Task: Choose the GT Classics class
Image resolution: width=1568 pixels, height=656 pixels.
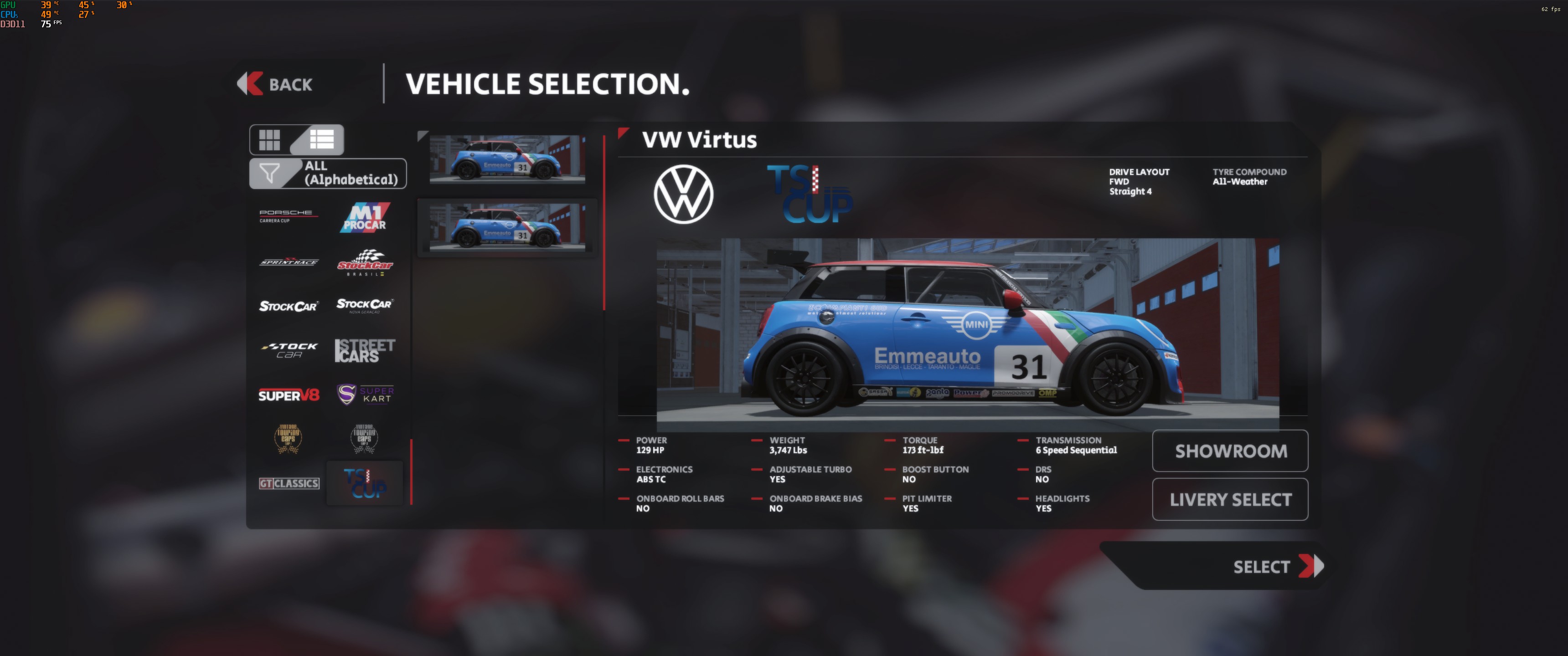Action: (x=289, y=483)
